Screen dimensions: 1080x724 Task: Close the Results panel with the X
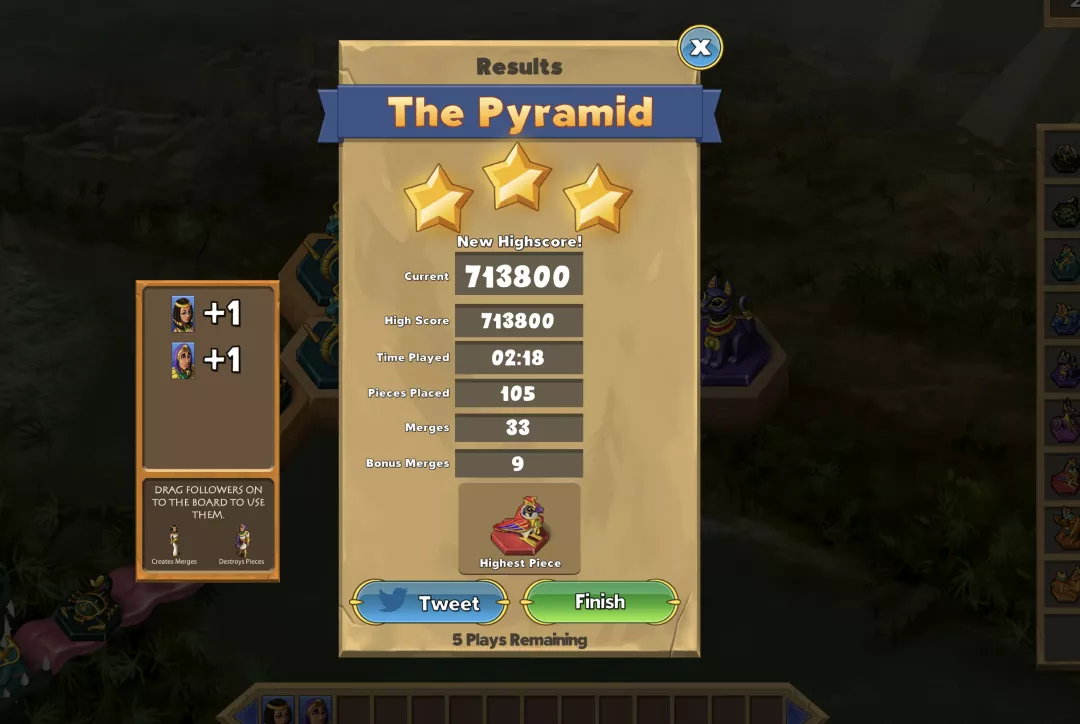tap(700, 47)
